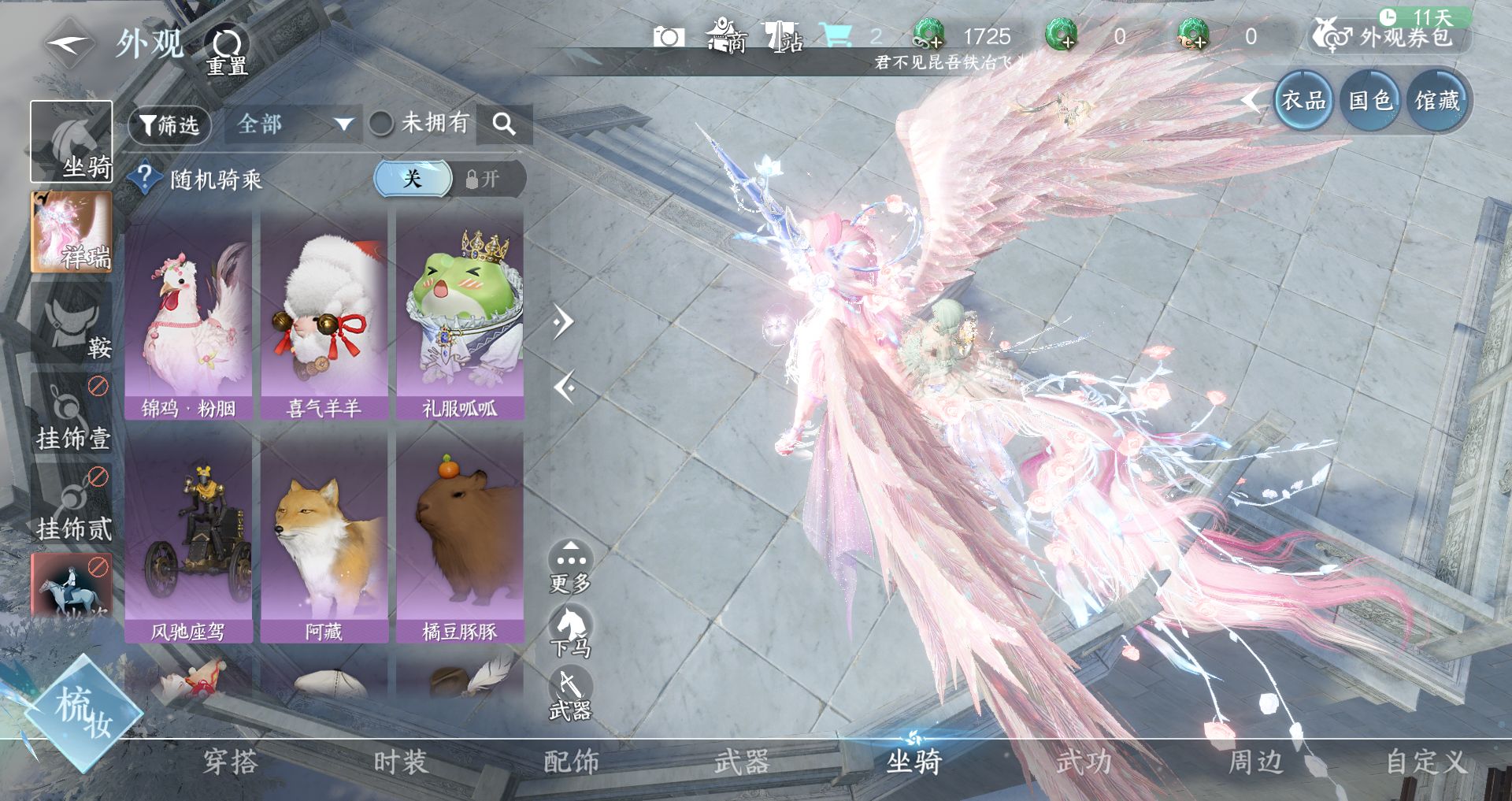Screen dimensions: 1512x801
Task: Open the 外观券包 voucher pack
Action: pyautogui.click(x=1390, y=36)
